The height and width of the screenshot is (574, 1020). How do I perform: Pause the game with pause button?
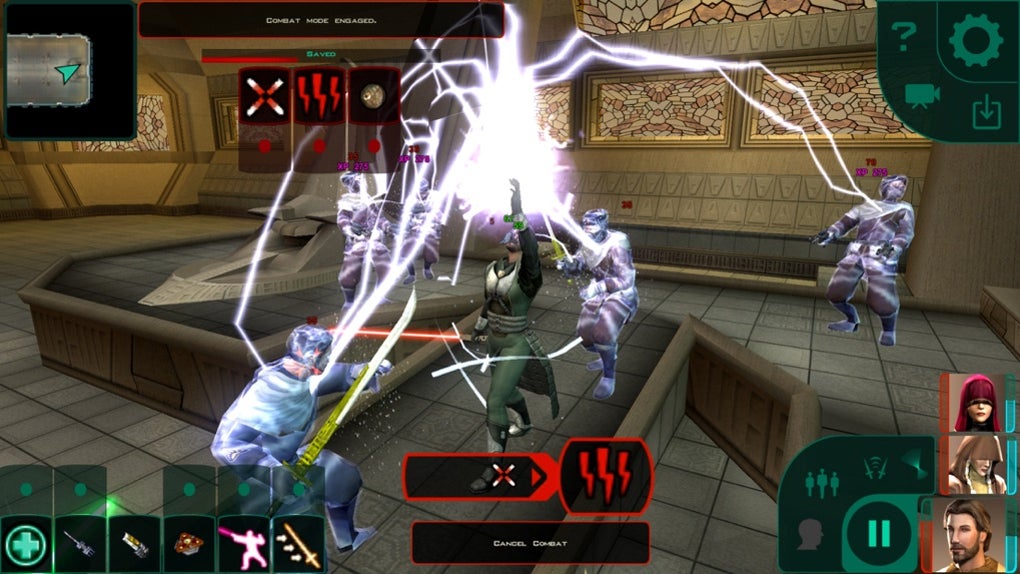pyautogui.click(x=879, y=534)
